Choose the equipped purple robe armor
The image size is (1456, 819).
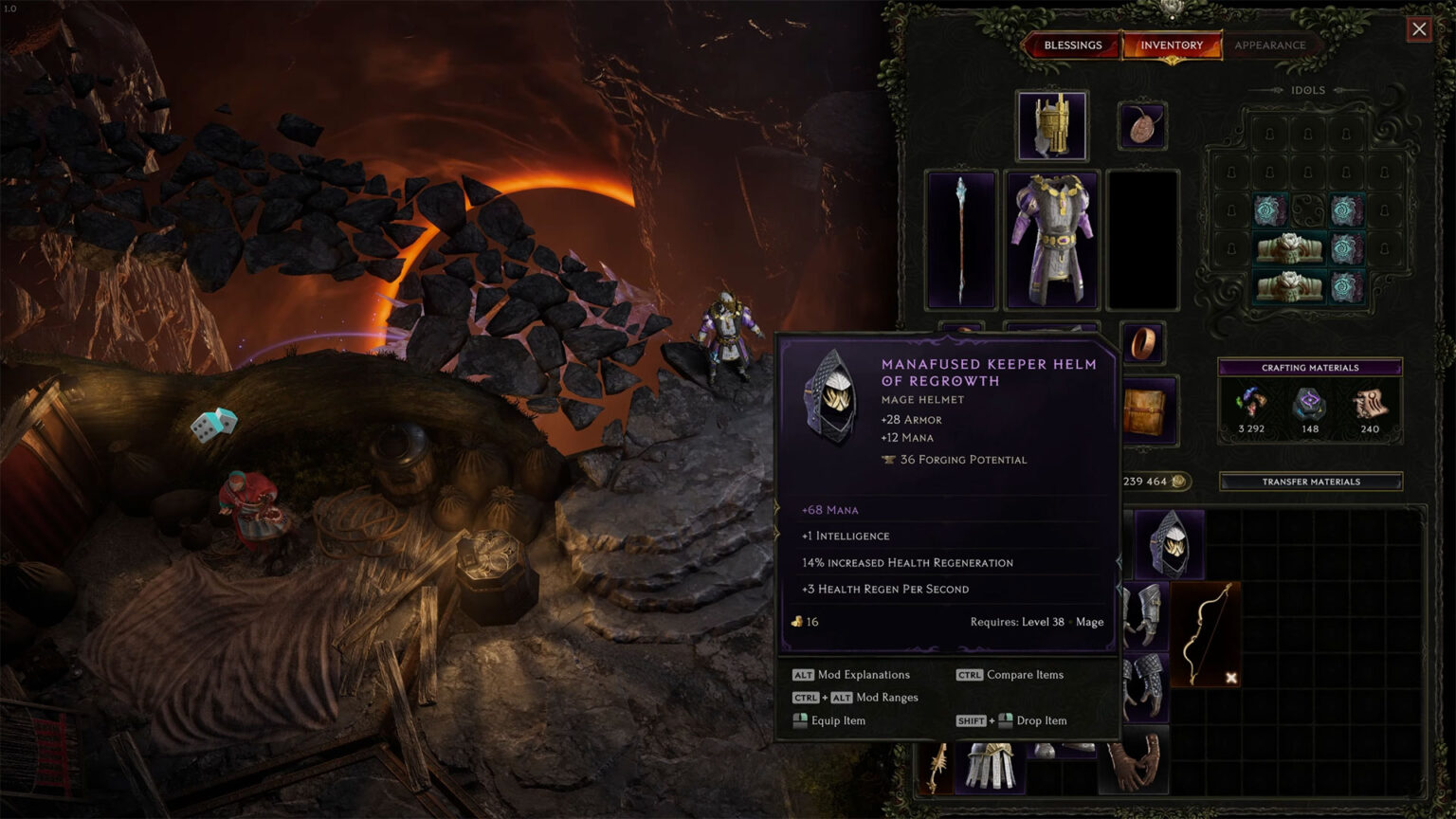[x=1052, y=240]
